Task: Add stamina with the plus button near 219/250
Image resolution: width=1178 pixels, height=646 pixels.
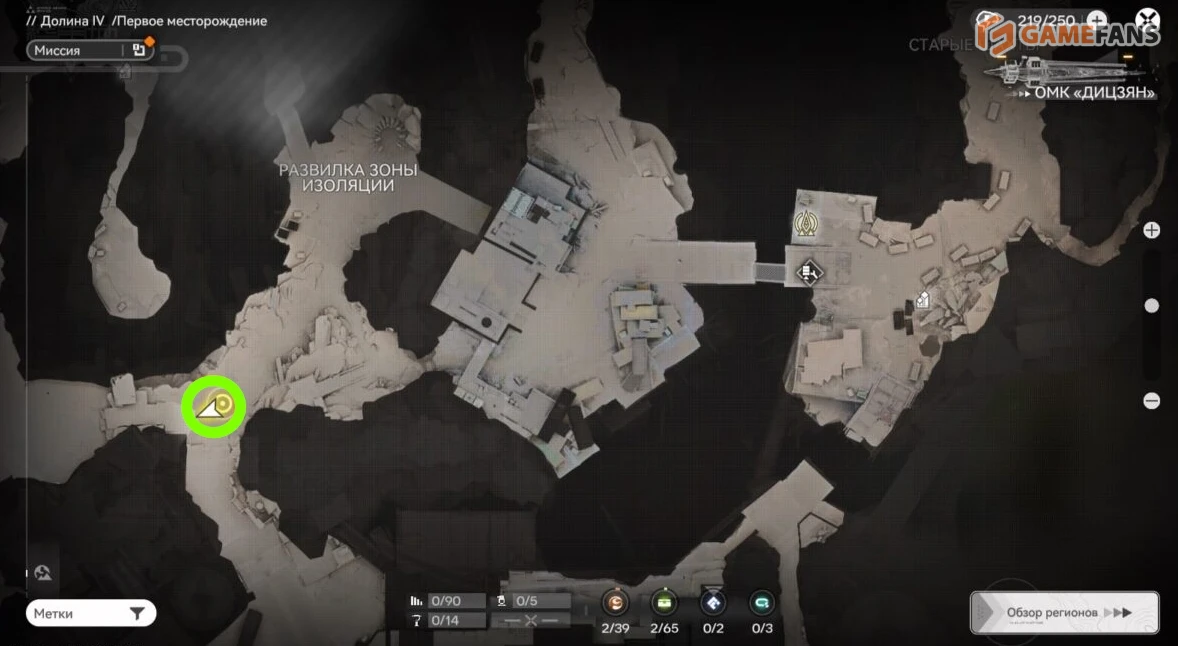Action: (x=1097, y=20)
